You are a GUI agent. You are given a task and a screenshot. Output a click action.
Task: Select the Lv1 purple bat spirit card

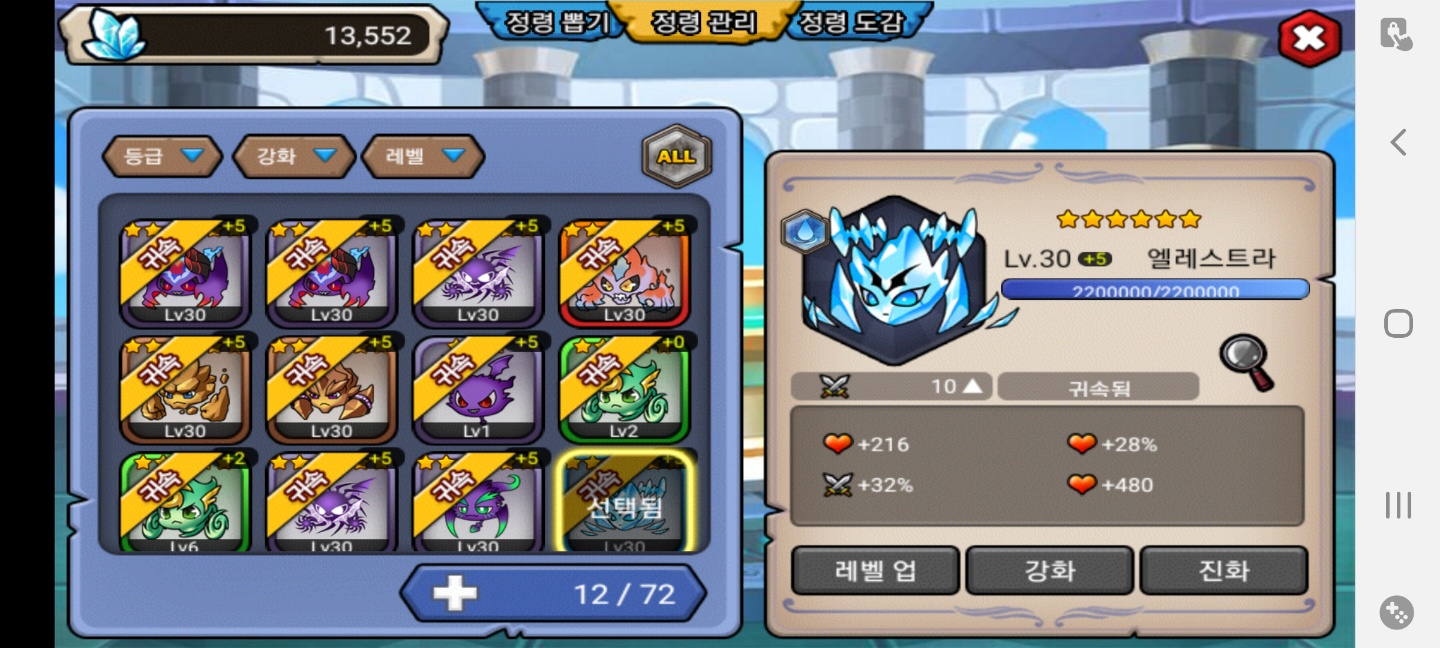[478, 389]
